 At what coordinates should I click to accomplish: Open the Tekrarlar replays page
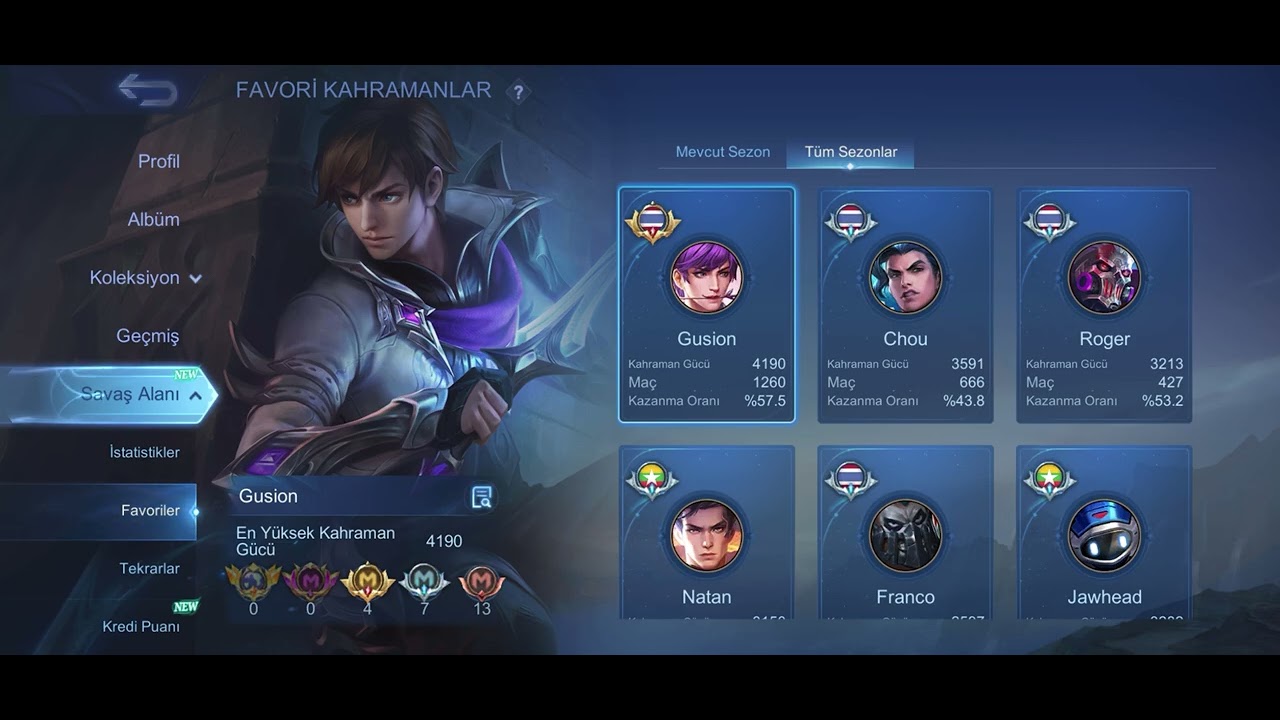(150, 568)
